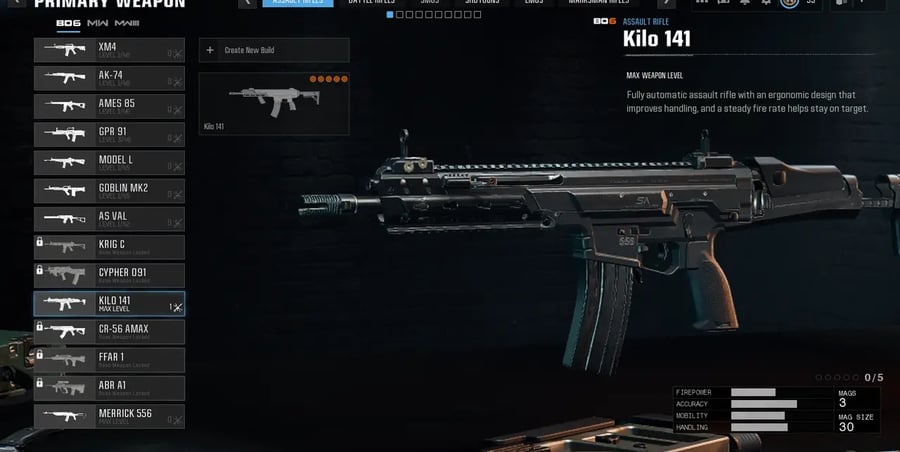Select the XM4 assault rifle

tap(109, 50)
